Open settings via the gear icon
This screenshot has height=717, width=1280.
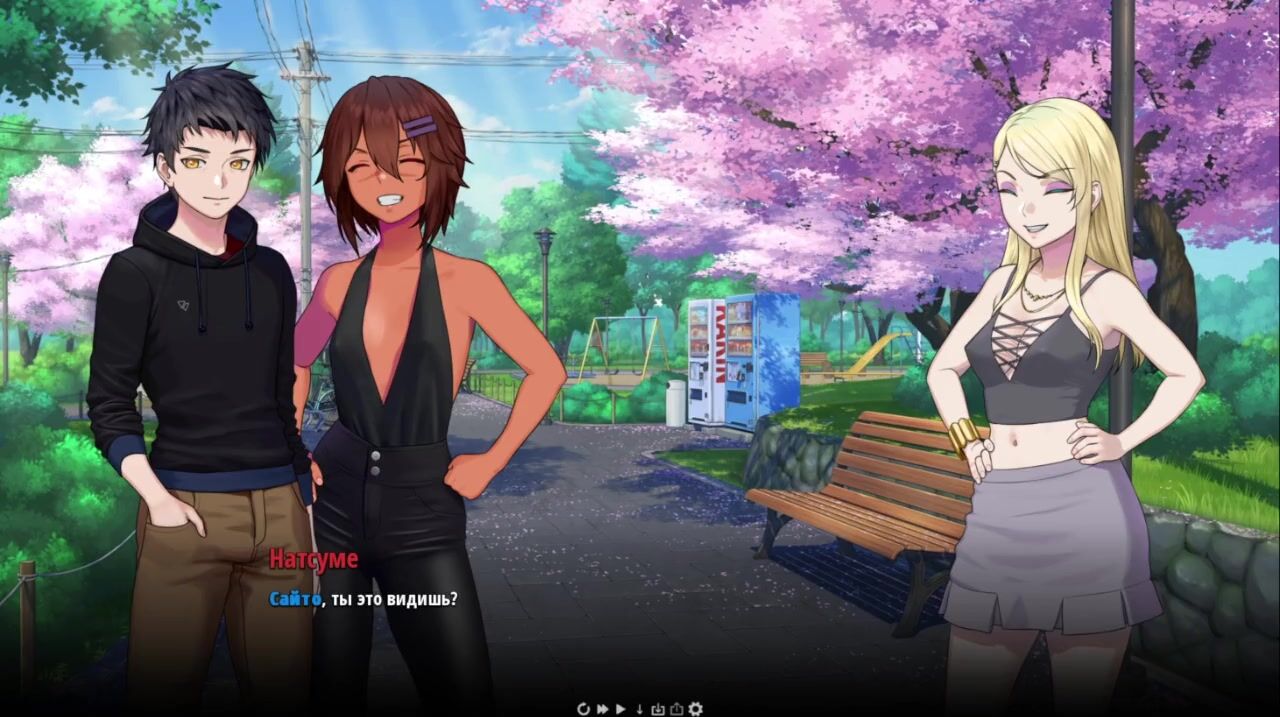tap(695, 709)
